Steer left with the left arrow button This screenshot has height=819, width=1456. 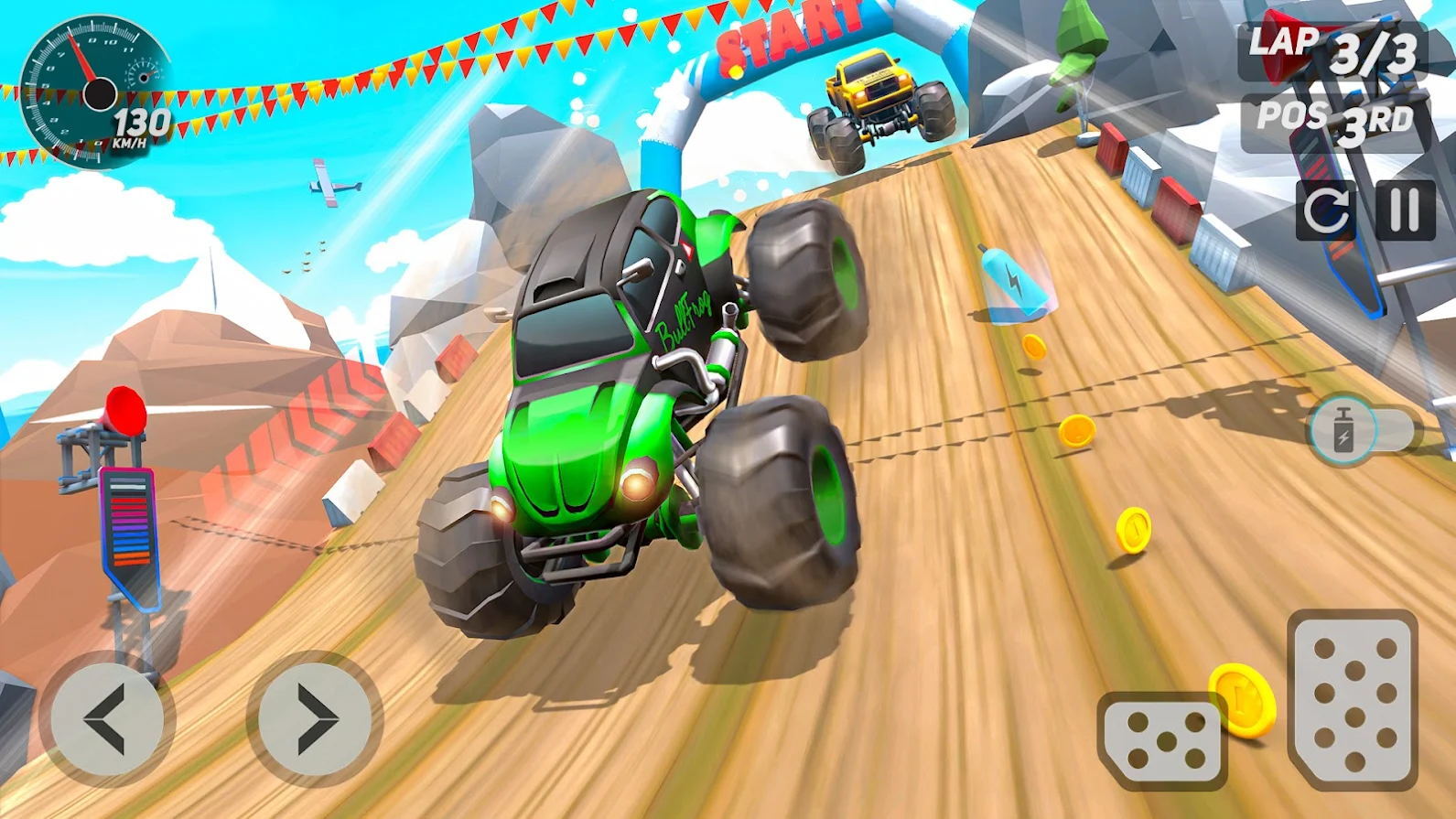107,718
